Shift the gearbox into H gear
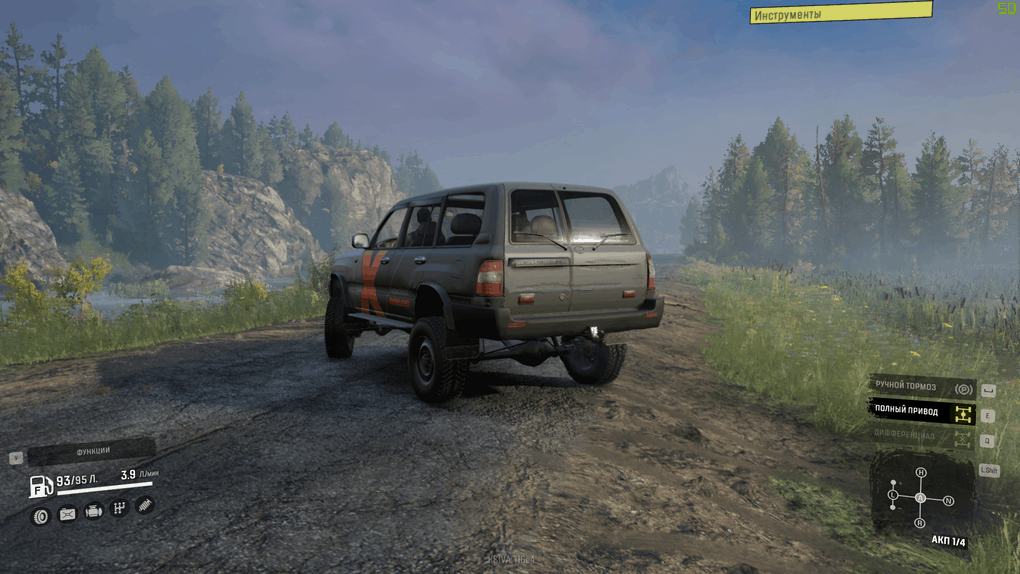This screenshot has height=574, width=1020. [x=921, y=472]
